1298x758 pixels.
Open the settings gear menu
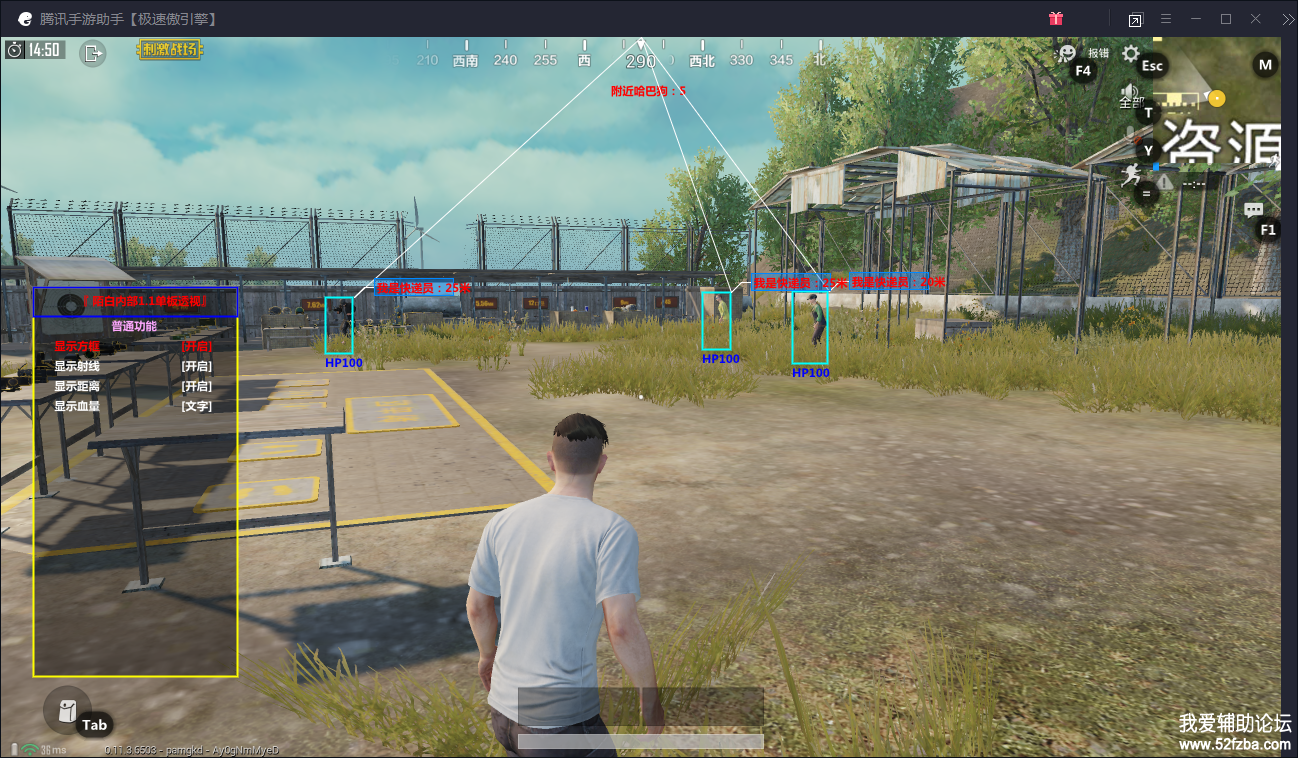coord(1130,53)
